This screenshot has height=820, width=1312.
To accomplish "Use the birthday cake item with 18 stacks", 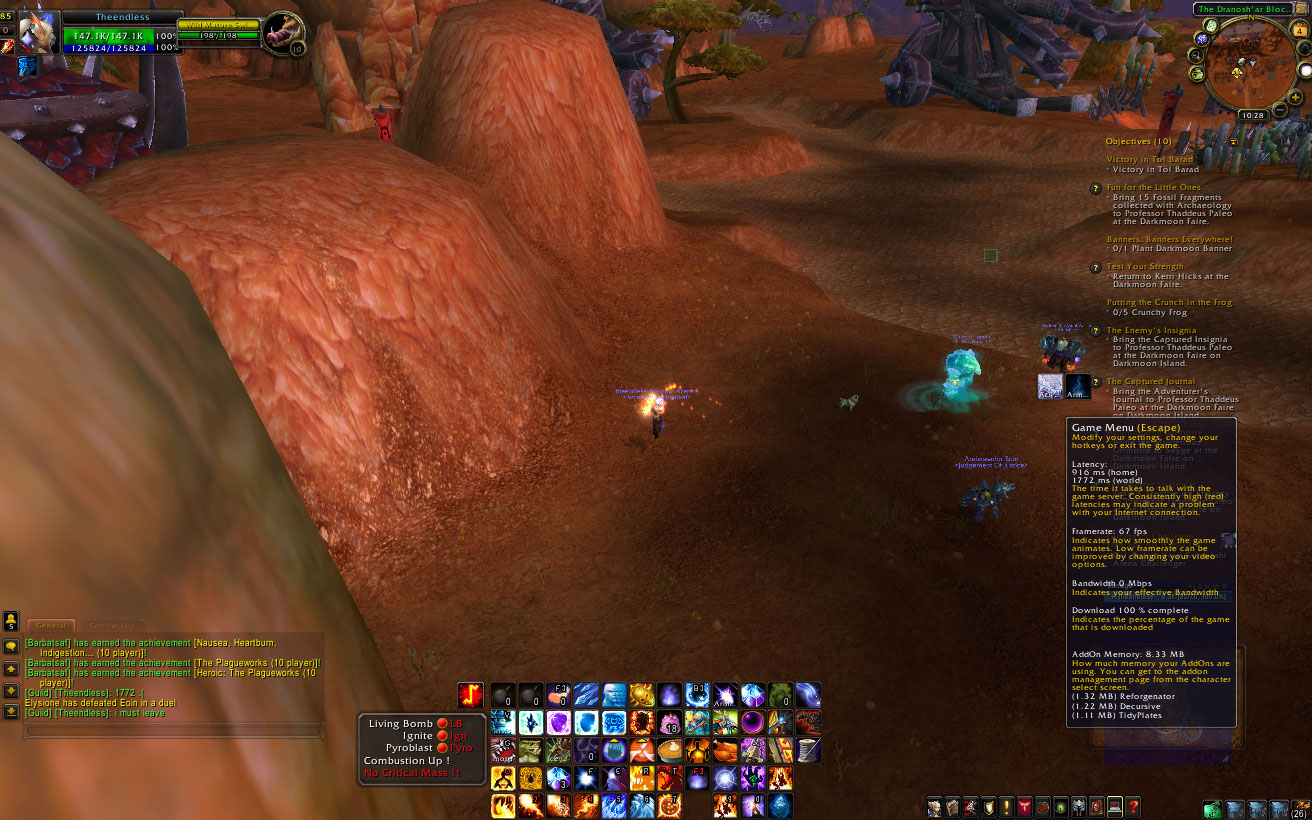I will click(667, 723).
